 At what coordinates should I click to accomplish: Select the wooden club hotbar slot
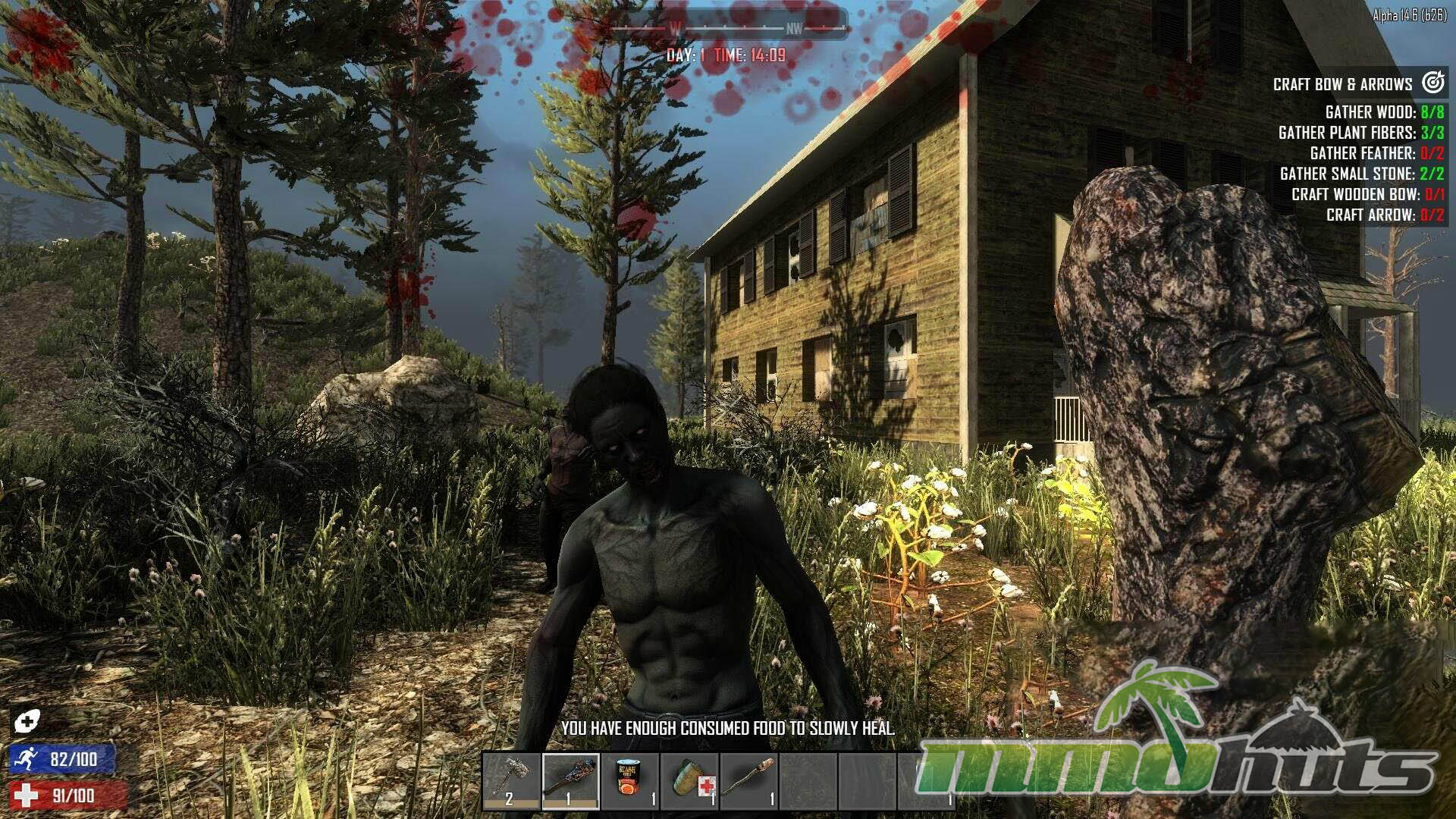coord(570,781)
